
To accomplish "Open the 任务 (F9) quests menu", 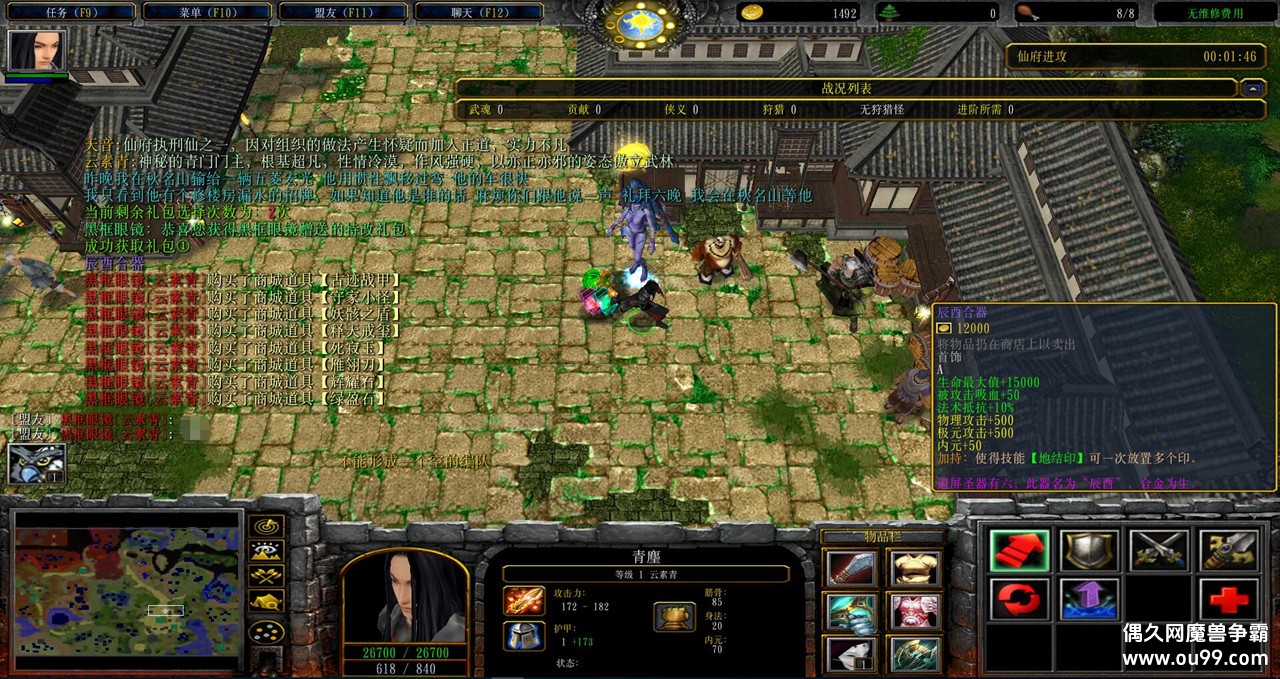I will [x=69, y=13].
